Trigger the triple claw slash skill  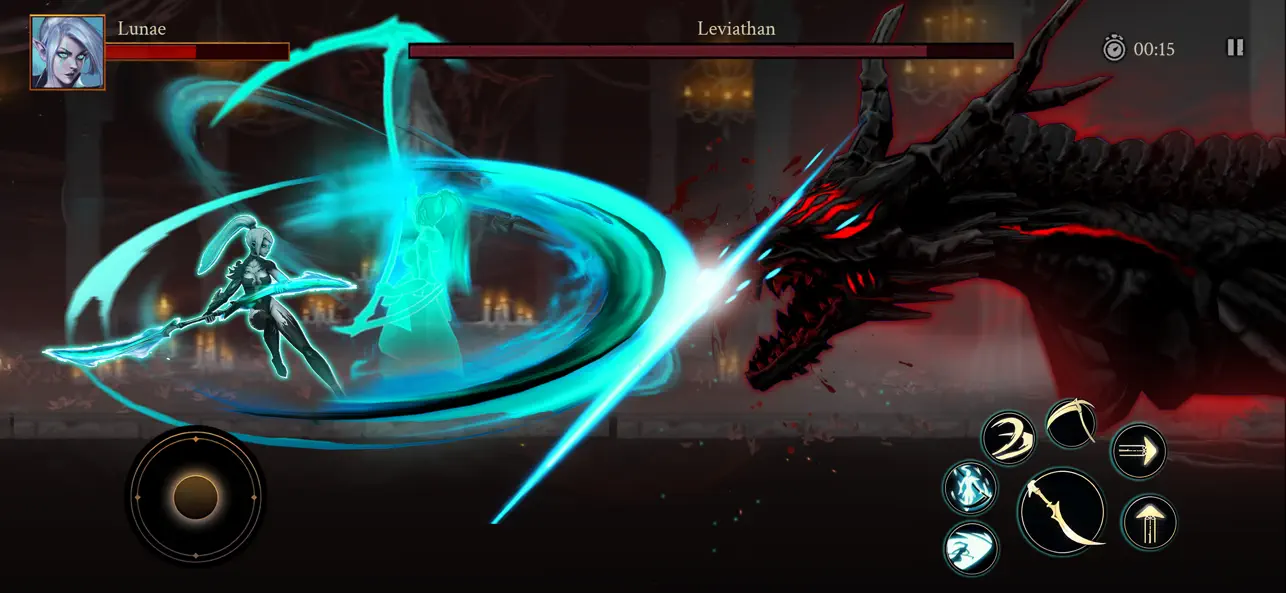click(1007, 438)
